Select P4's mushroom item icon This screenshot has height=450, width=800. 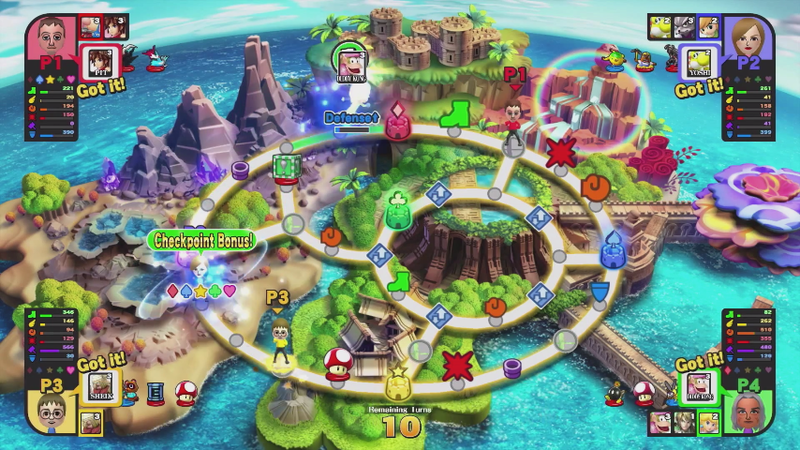pos(645,391)
